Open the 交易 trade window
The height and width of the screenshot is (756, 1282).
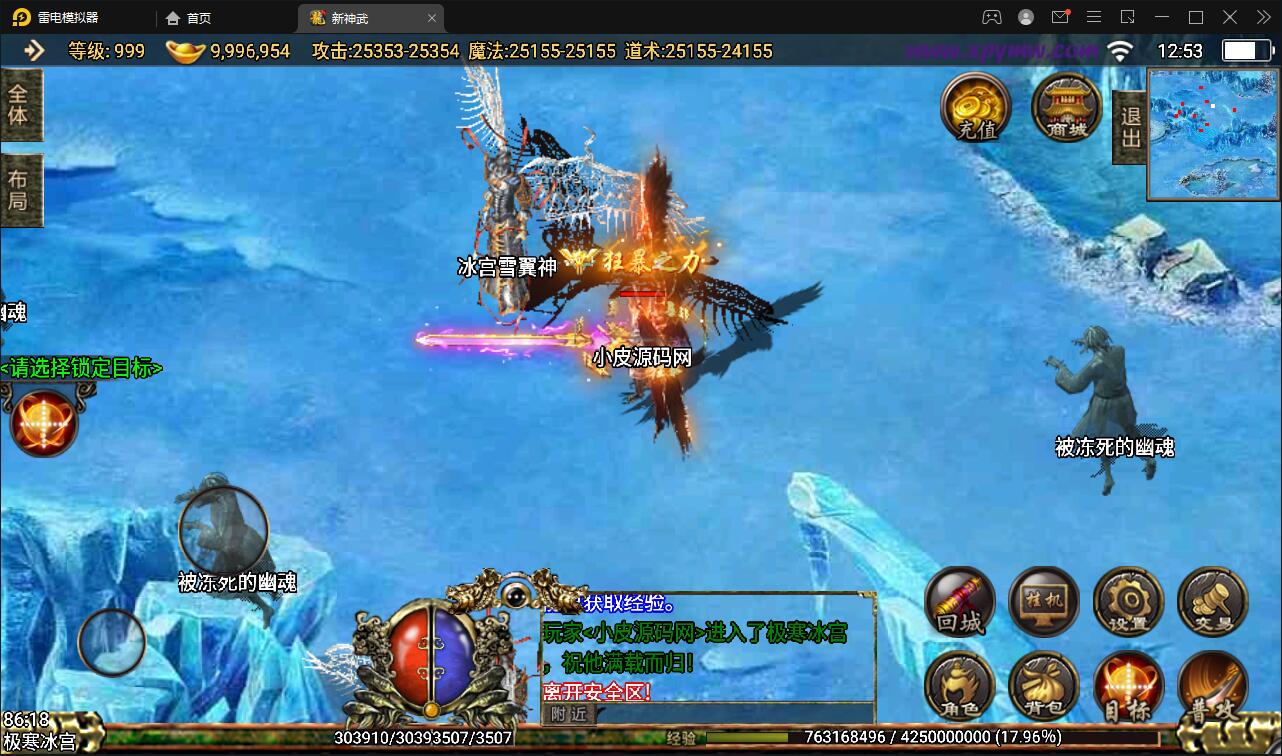(1212, 601)
